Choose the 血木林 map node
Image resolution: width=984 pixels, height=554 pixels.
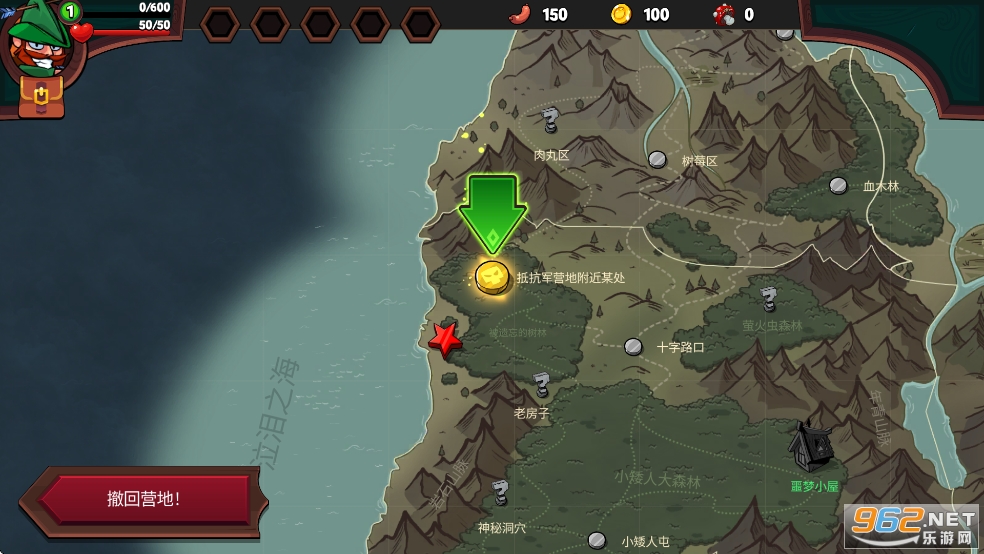coord(838,185)
